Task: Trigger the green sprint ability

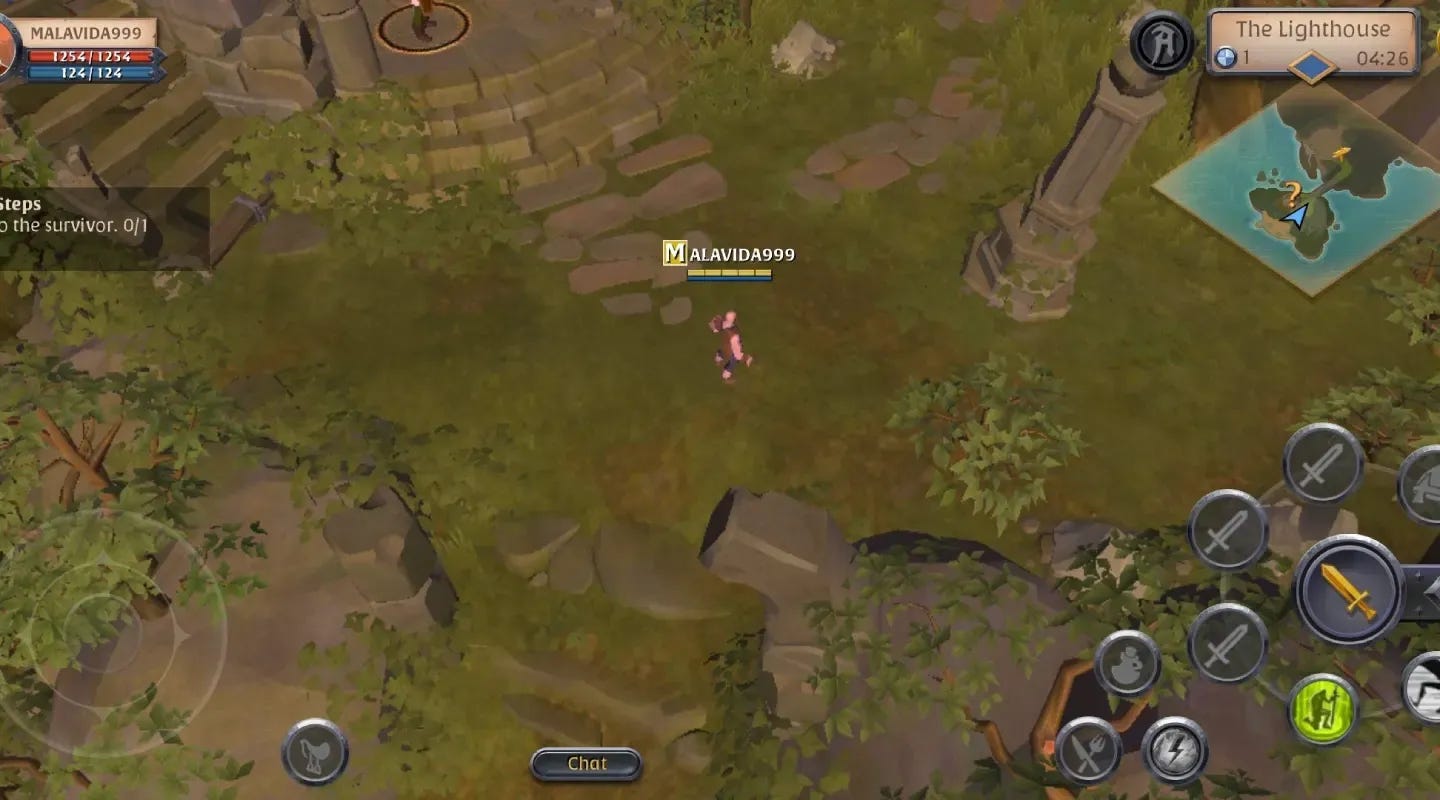Action: coord(1322,706)
